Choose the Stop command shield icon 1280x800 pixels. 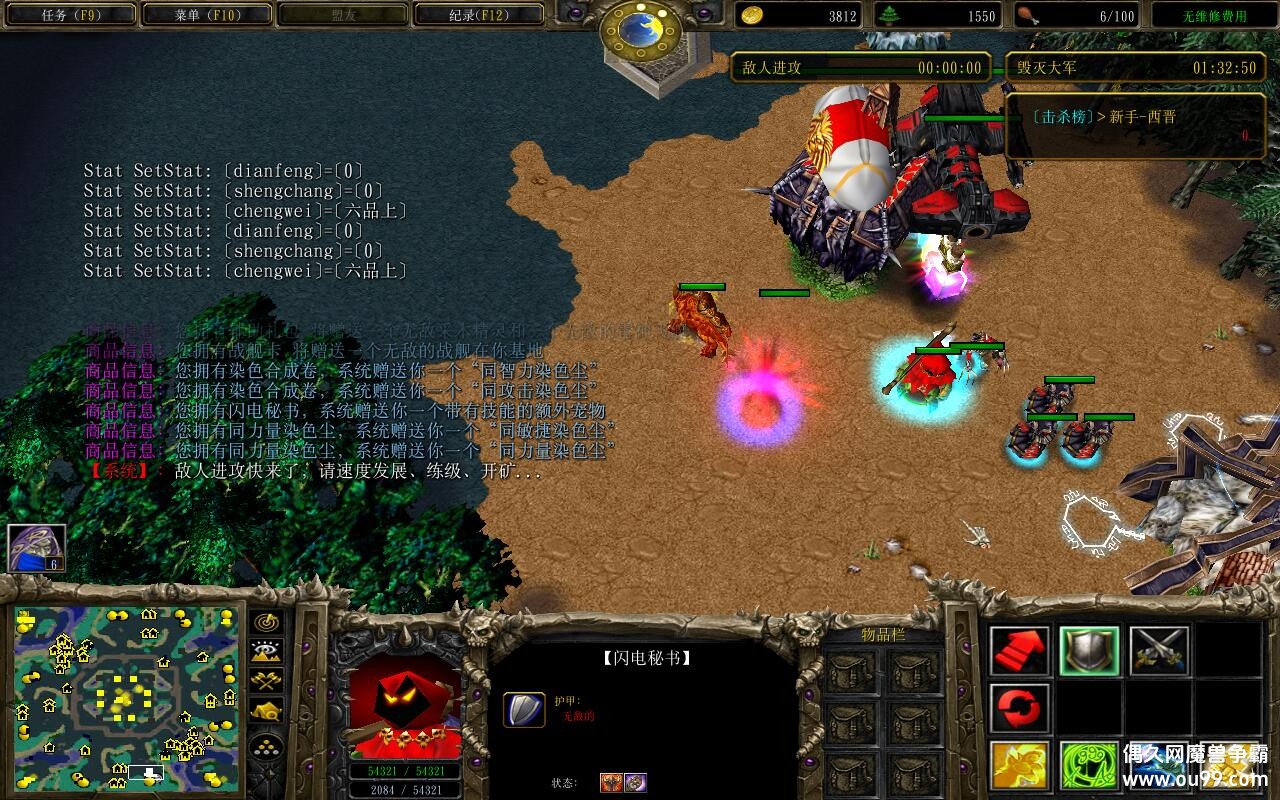(1089, 651)
